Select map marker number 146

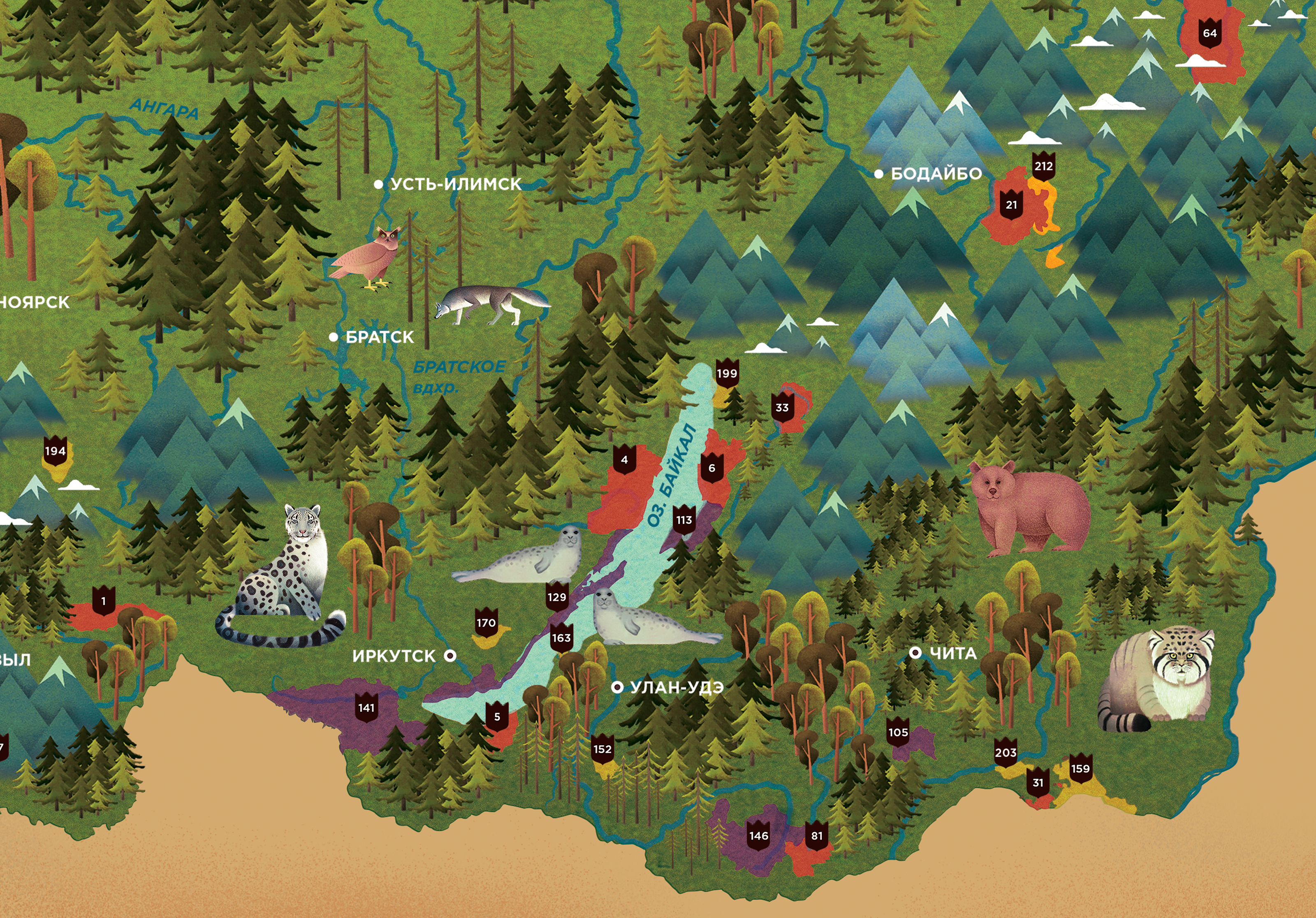tap(759, 836)
